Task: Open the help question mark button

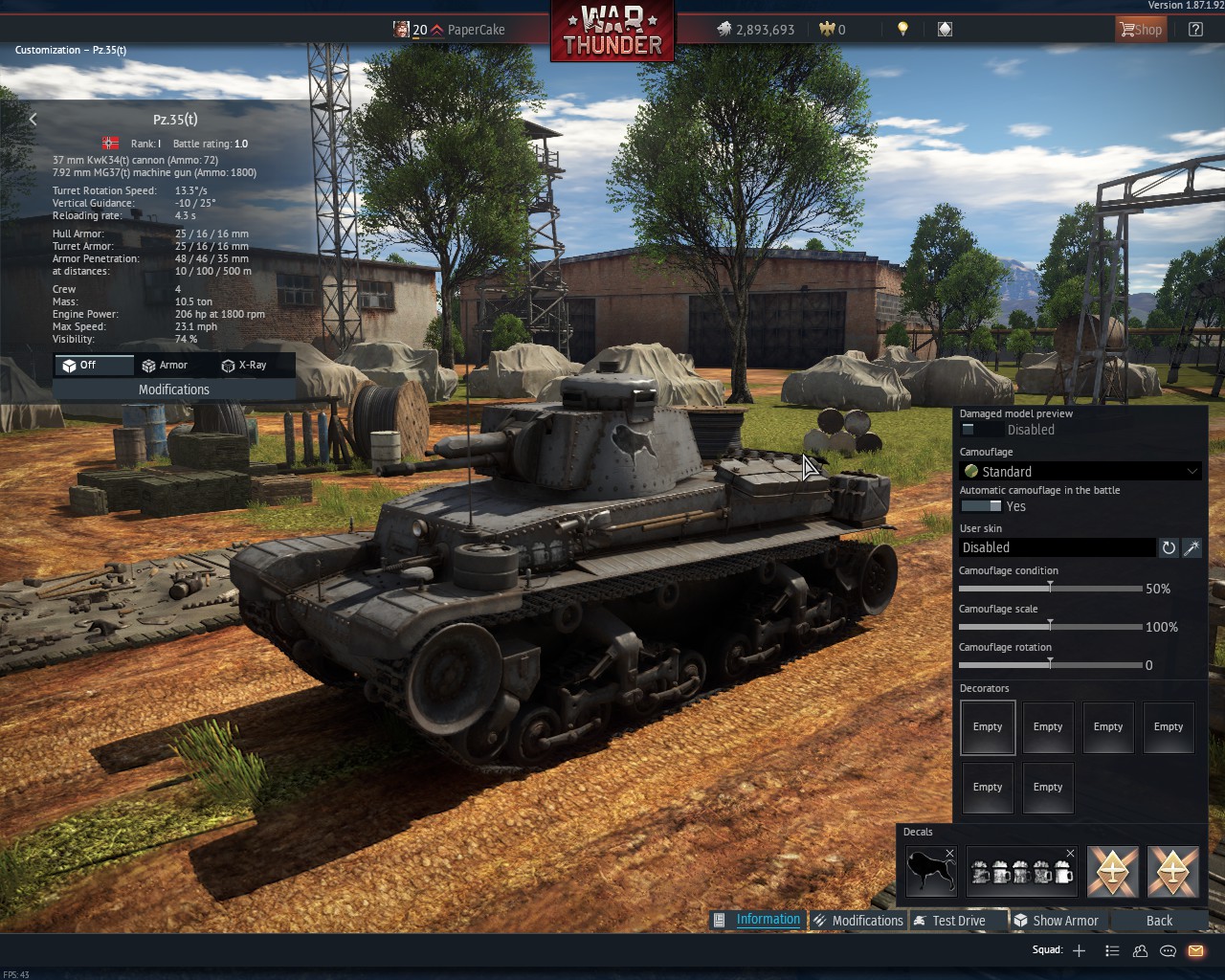Action: pyautogui.click(x=1195, y=30)
